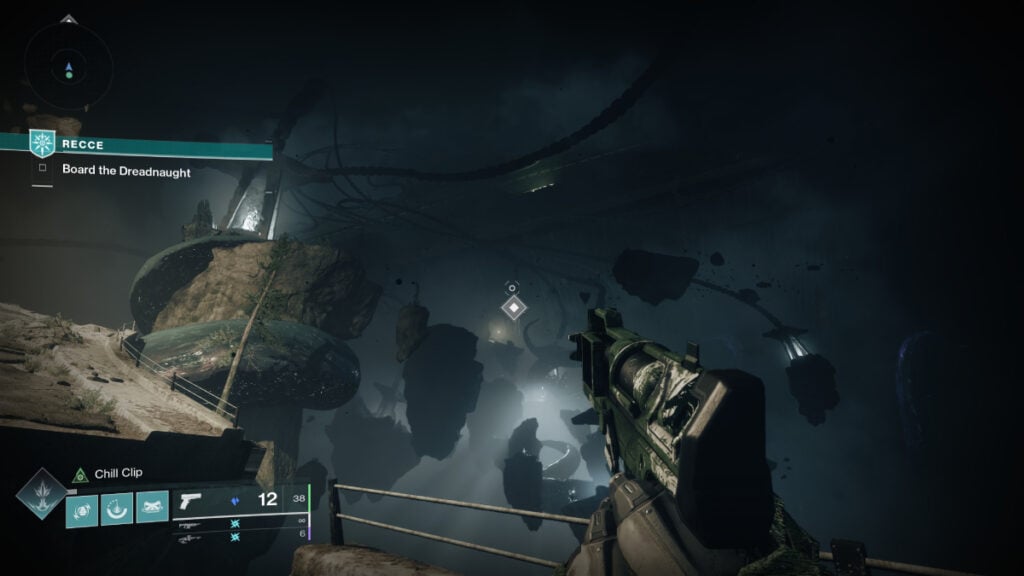Activate the melee ability icon

coord(116,509)
